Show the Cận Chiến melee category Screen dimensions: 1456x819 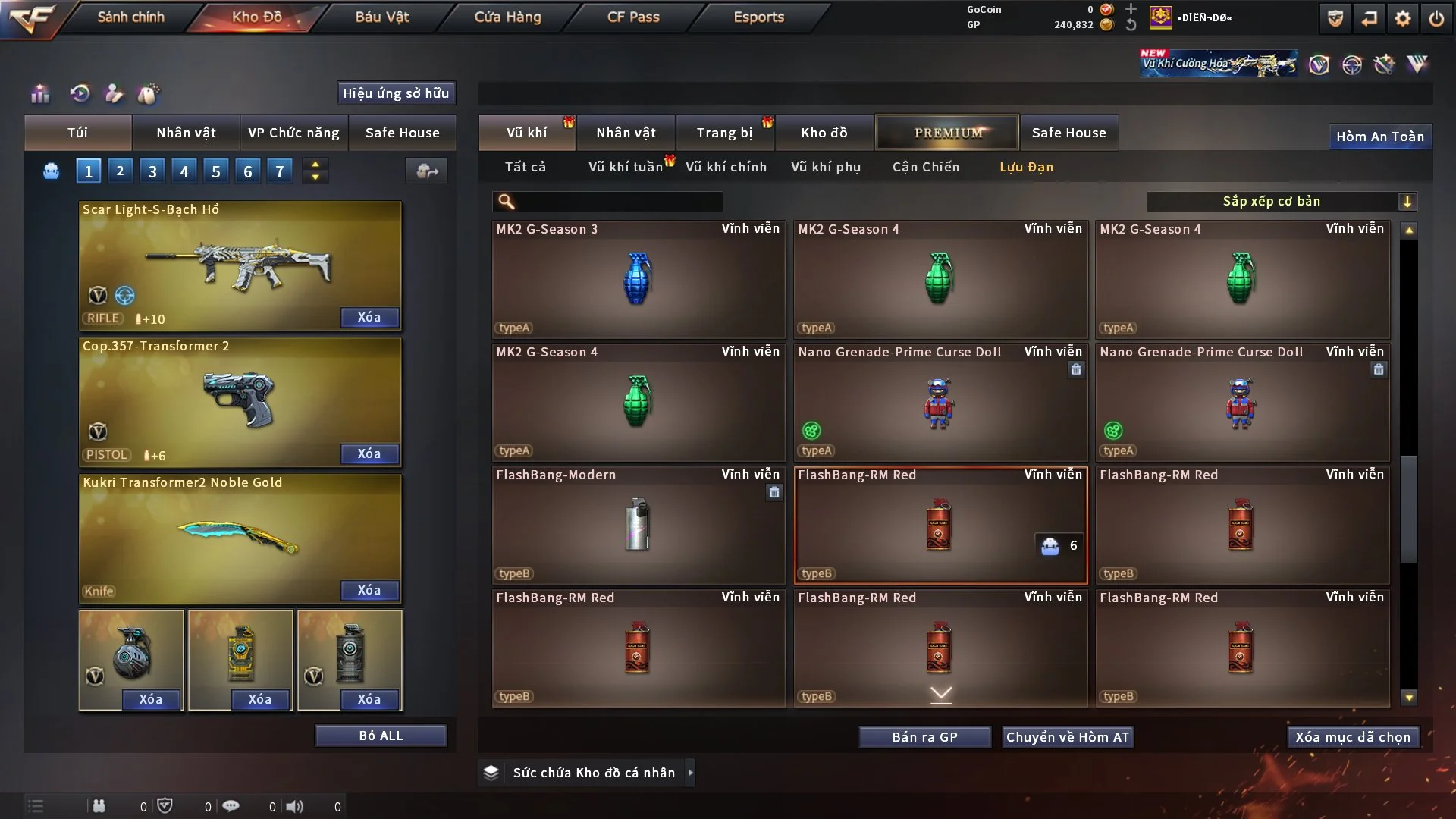tap(926, 167)
